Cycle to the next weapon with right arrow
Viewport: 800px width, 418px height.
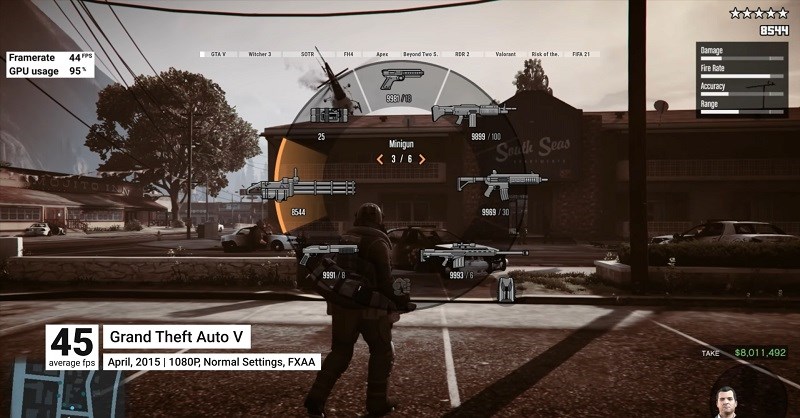422,159
